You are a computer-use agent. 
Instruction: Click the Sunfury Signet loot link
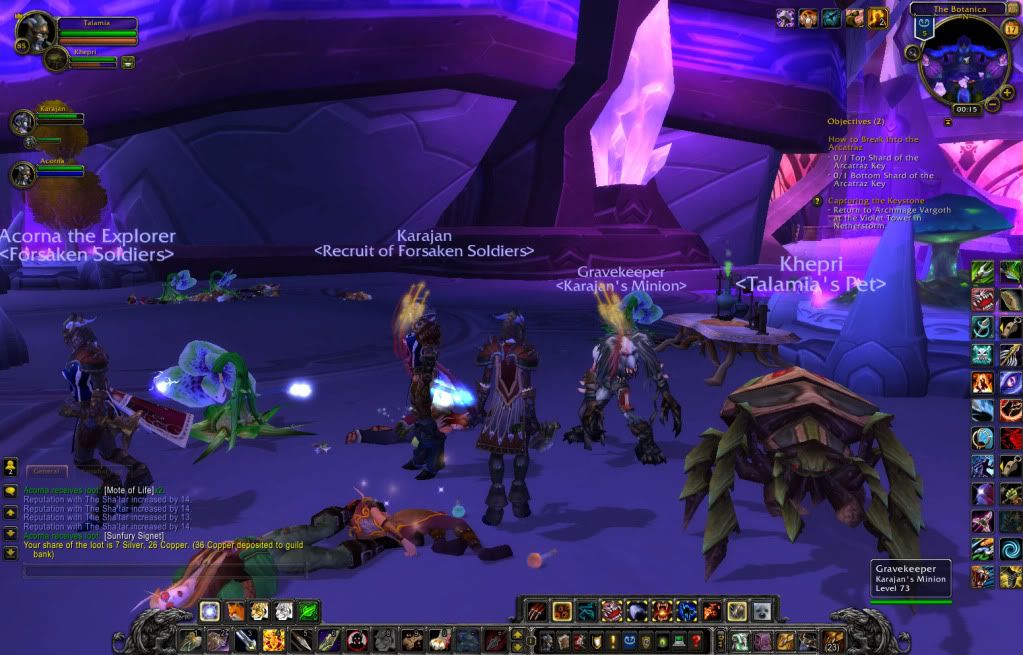tap(134, 536)
